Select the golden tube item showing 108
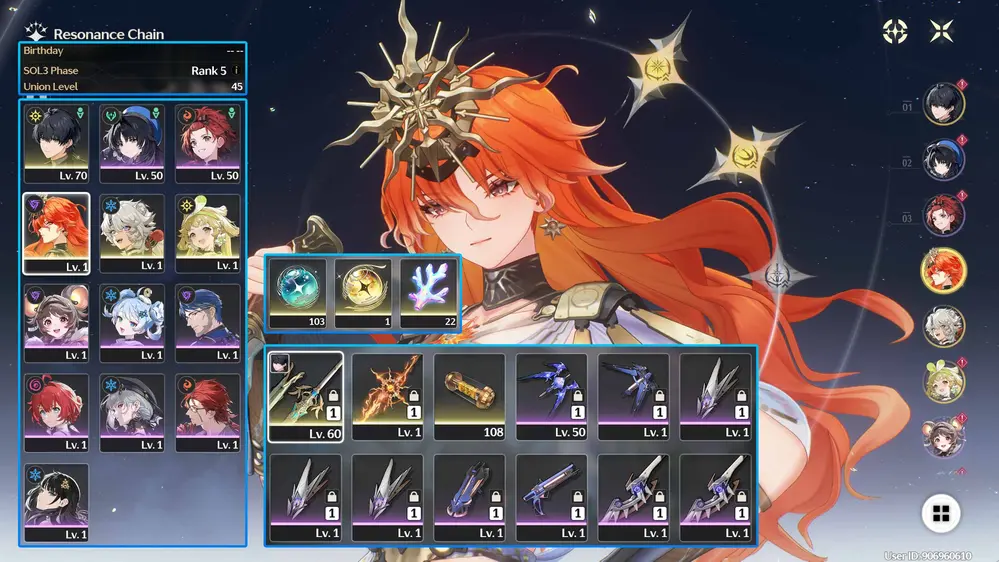This screenshot has width=999, height=562. (x=469, y=396)
